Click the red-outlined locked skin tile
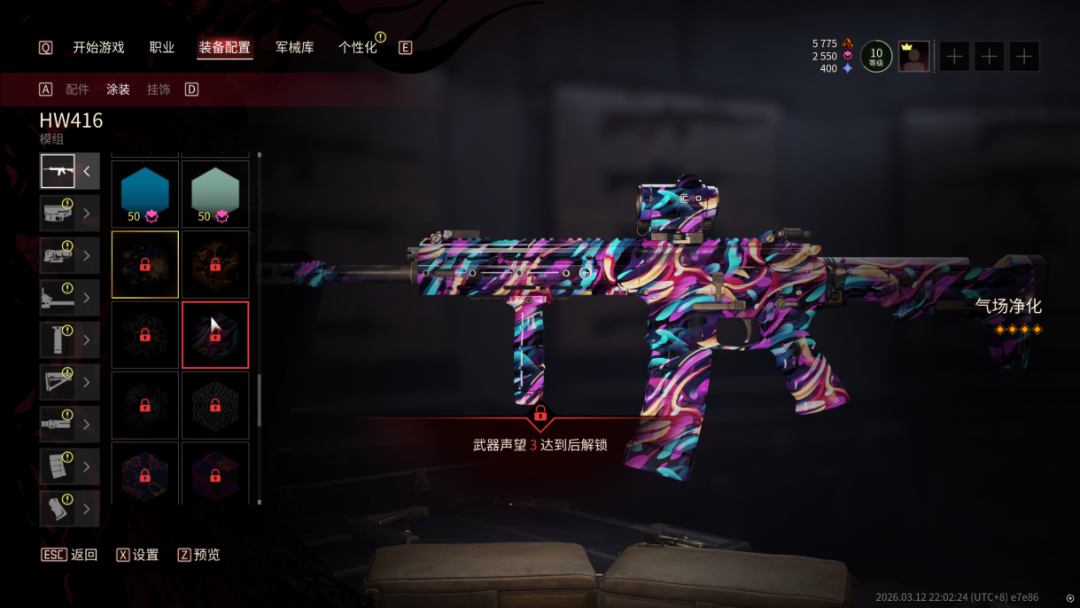The width and height of the screenshot is (1080, 608). (215, 334)
